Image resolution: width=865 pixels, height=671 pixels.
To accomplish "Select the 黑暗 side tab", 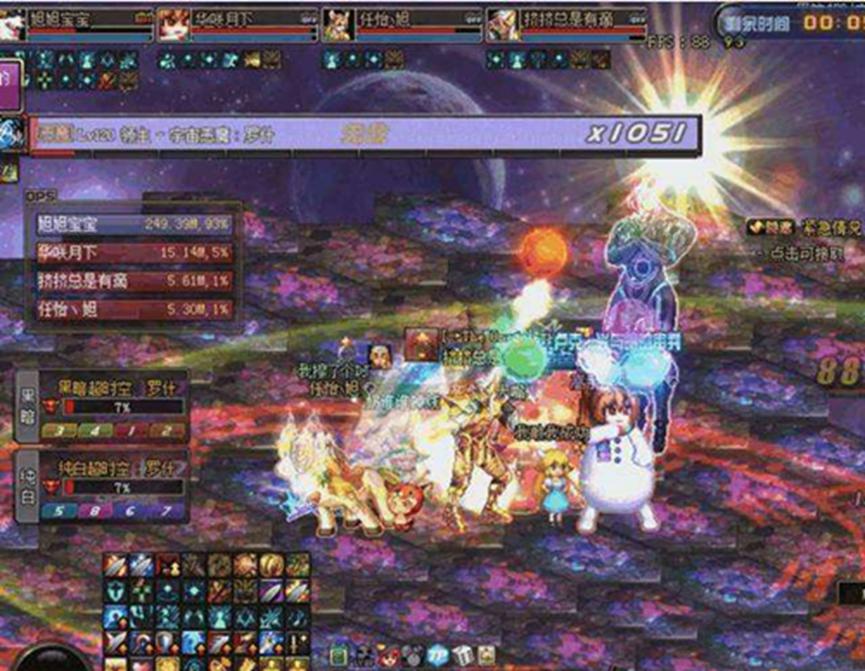I will [29, 406].
